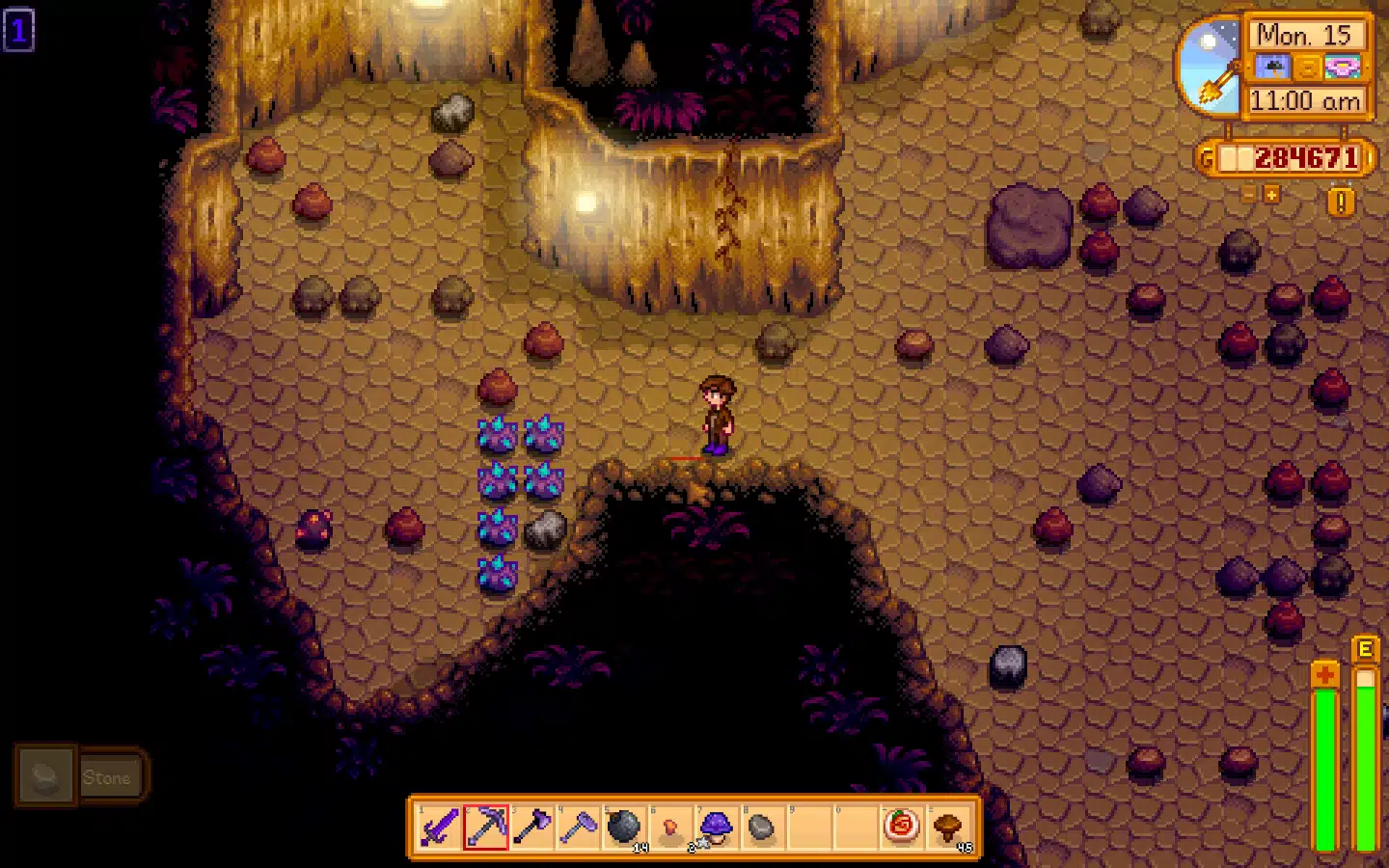Select the stone stack in slot 8

coord(763,827)
